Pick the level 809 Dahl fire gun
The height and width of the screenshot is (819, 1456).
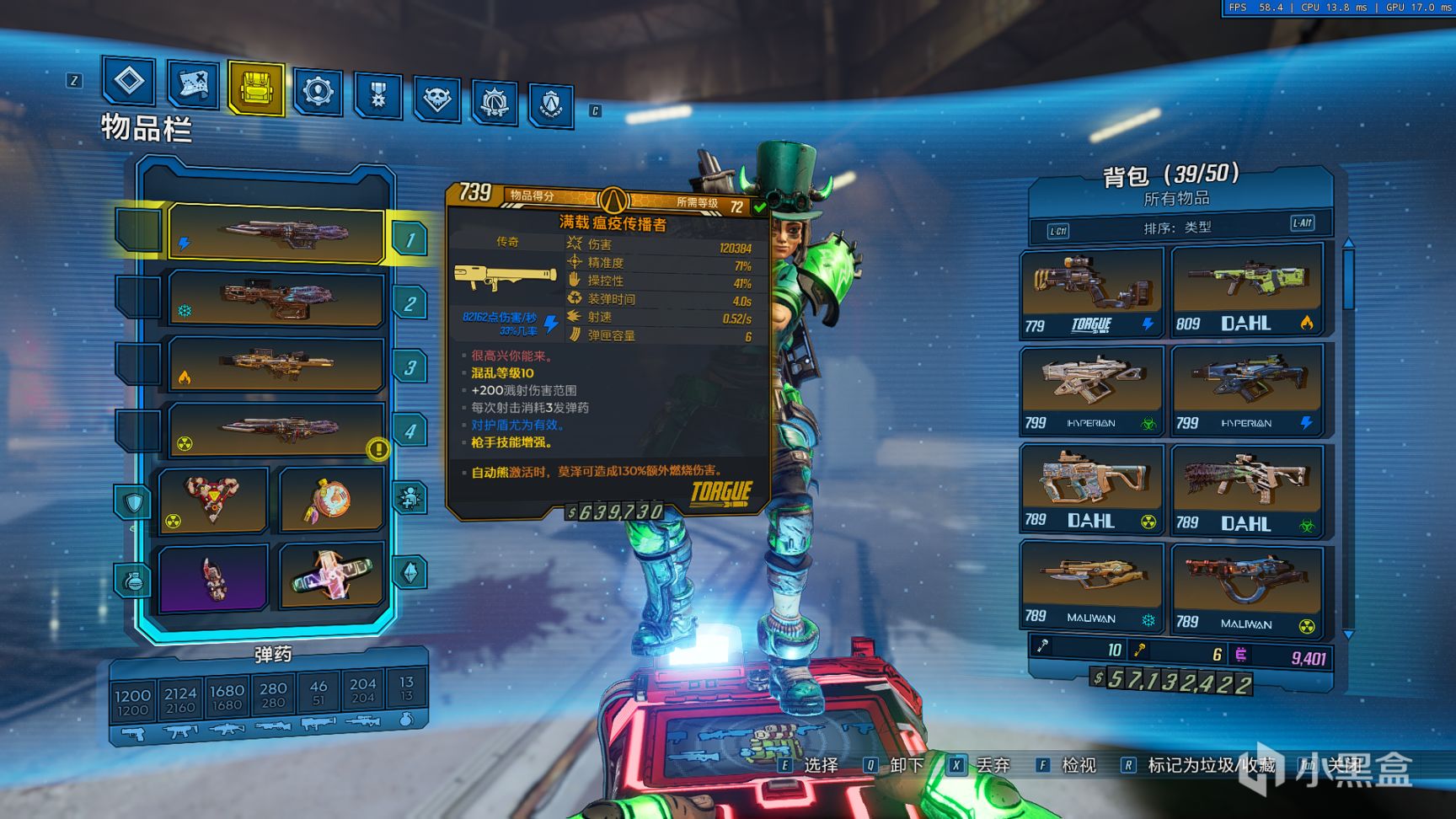coord(1246,290)
